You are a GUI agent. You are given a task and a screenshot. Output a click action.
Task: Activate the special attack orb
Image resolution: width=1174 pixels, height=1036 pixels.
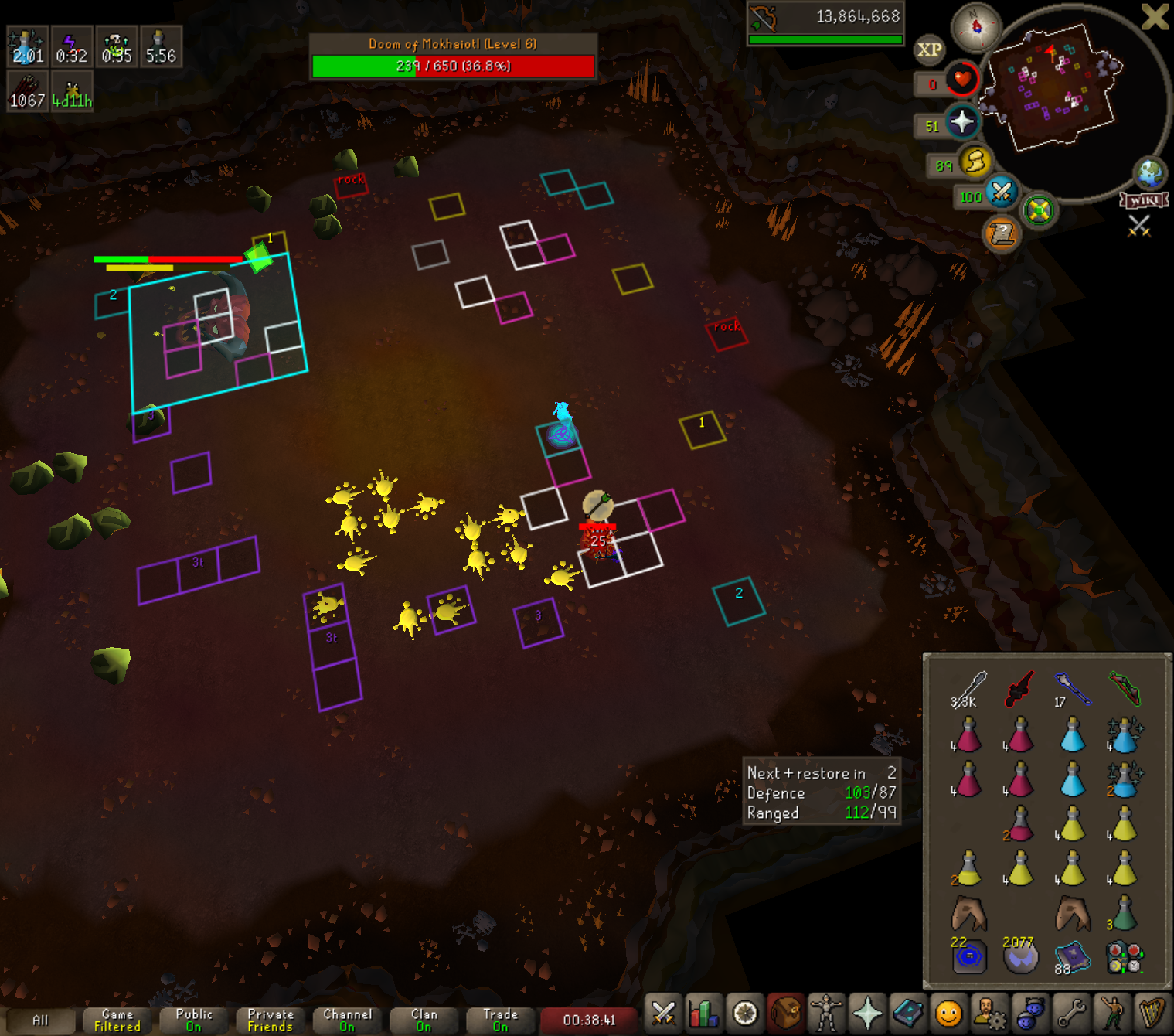point(1002,191)
